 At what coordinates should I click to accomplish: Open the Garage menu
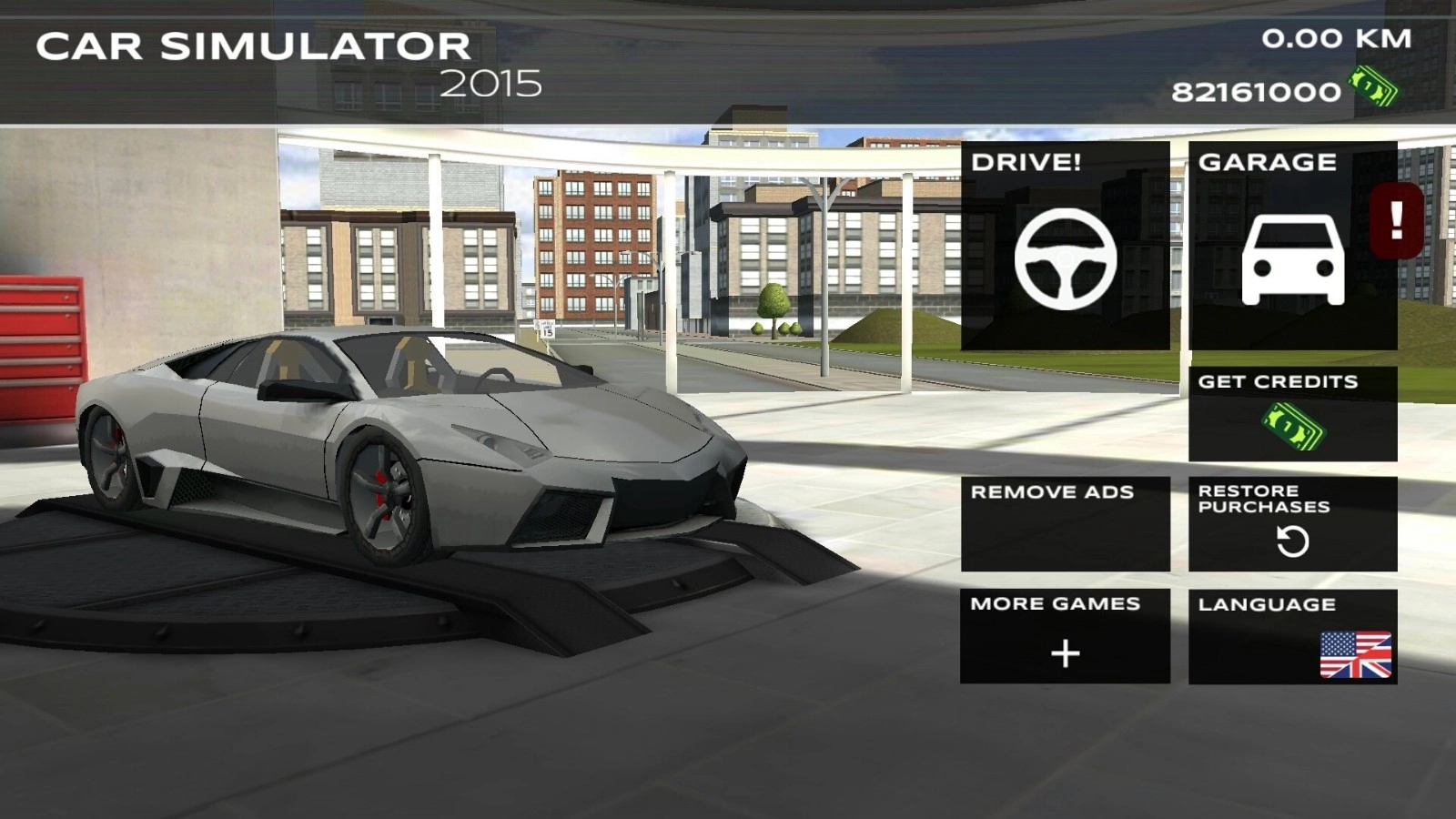1290,246
